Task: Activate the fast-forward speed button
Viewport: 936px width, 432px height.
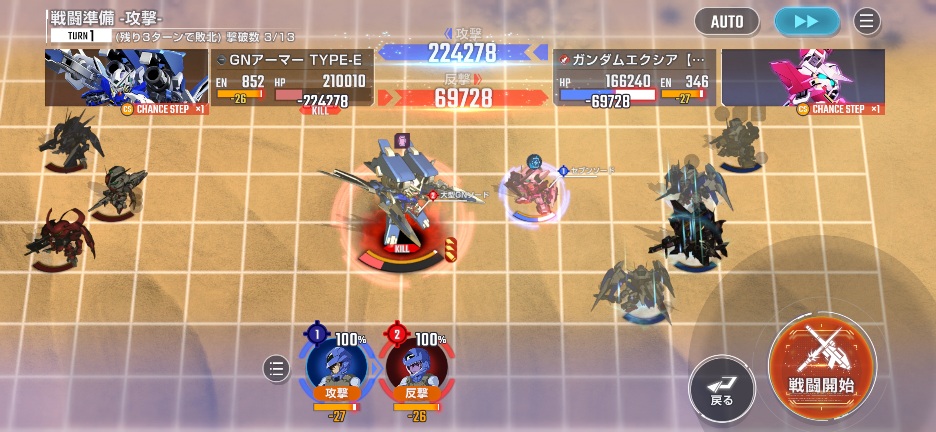Action: tap(806, 20)
